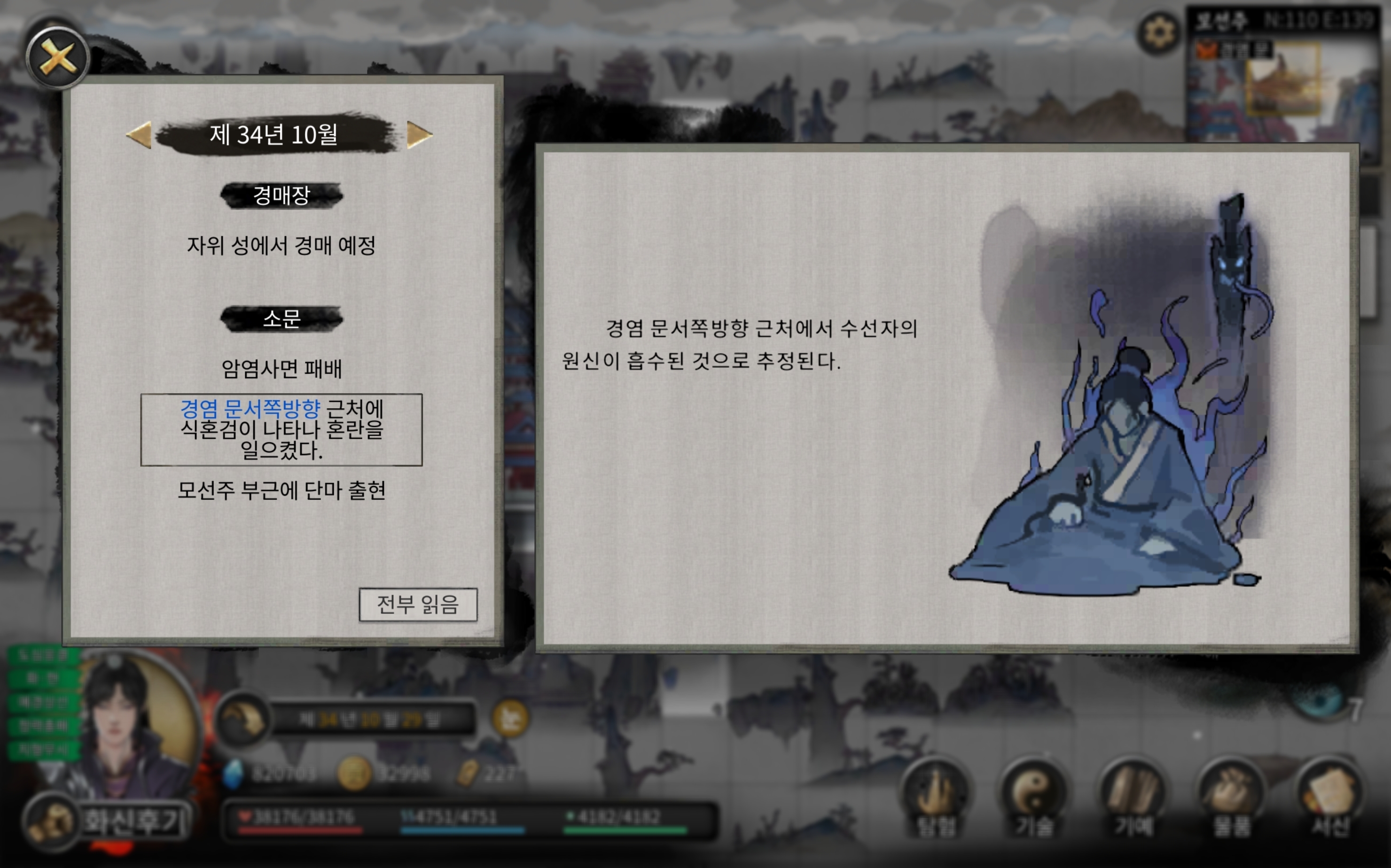Select the 자위 성에서 경매 예정 auction entry

coord(281,246)
